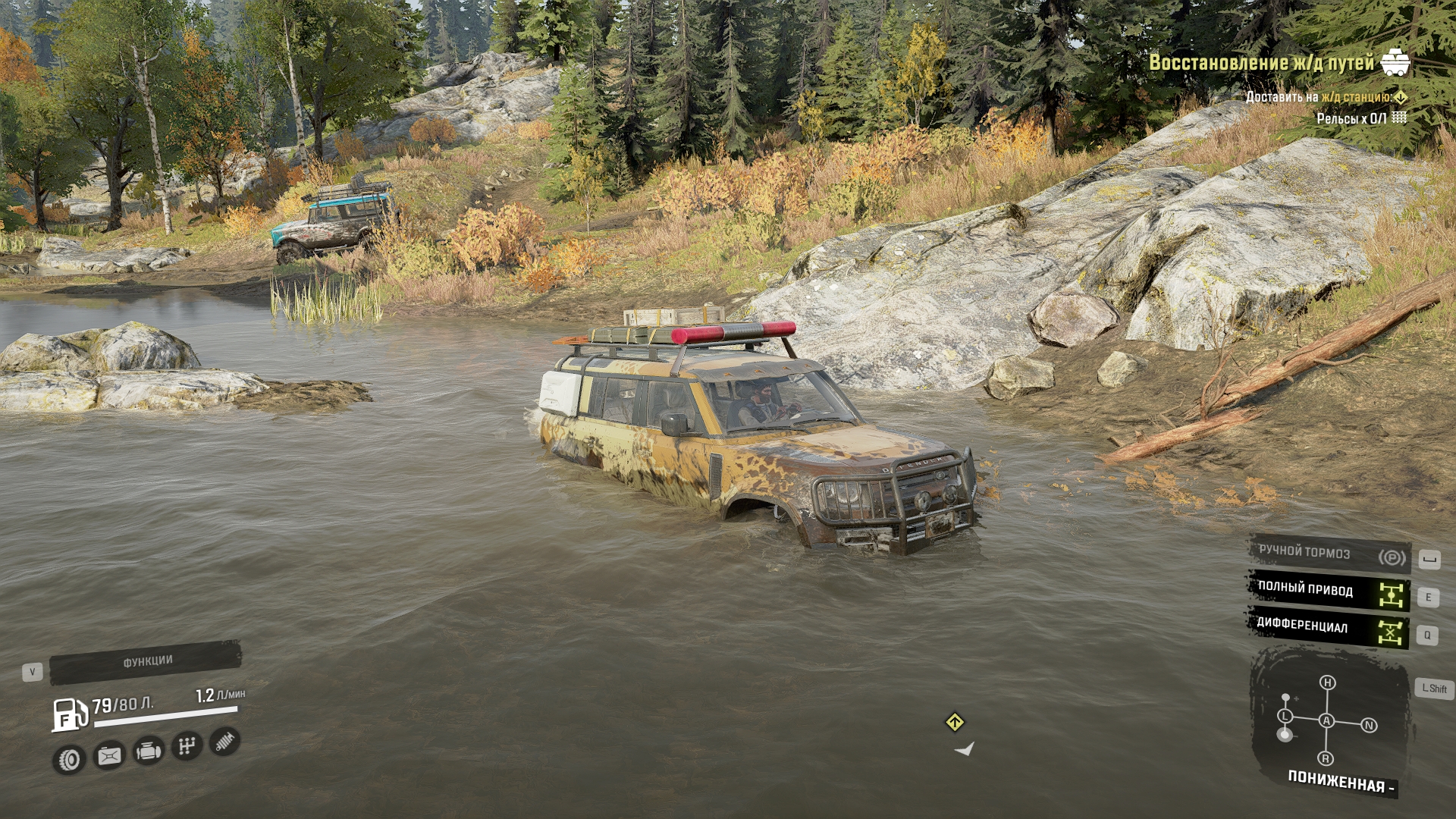
Task: Click the yellow waypoint marker diamond
Action: [x=955, y=722]
